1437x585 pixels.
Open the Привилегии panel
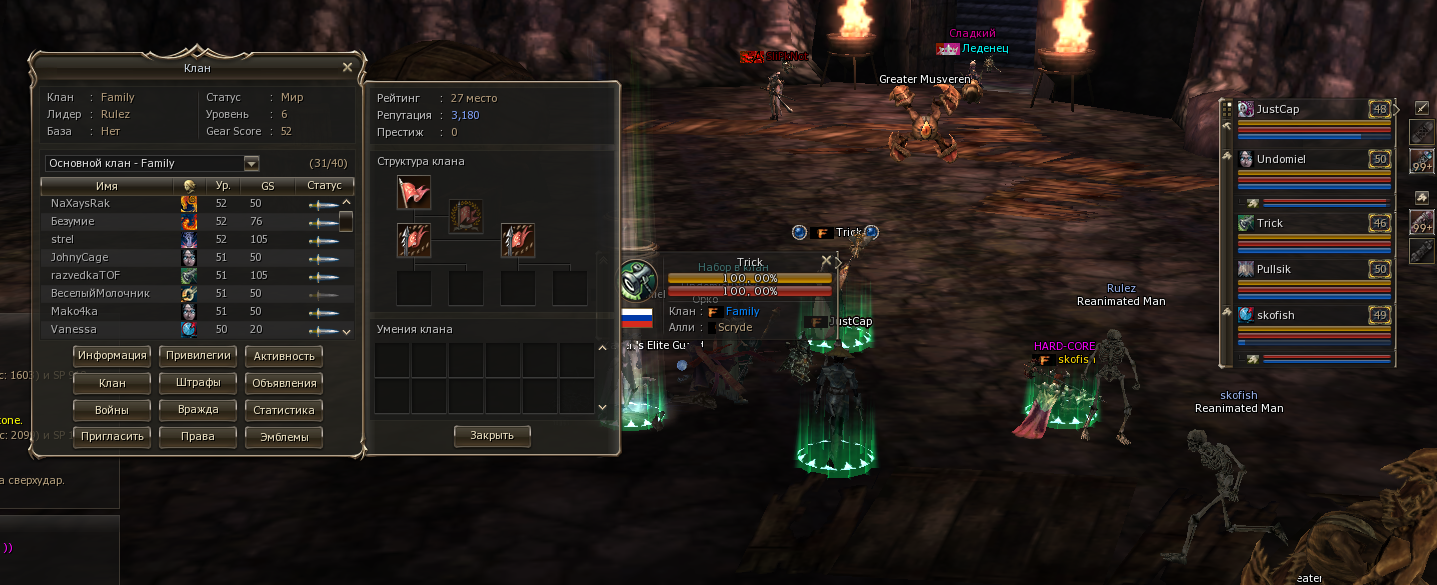[198, 356]
